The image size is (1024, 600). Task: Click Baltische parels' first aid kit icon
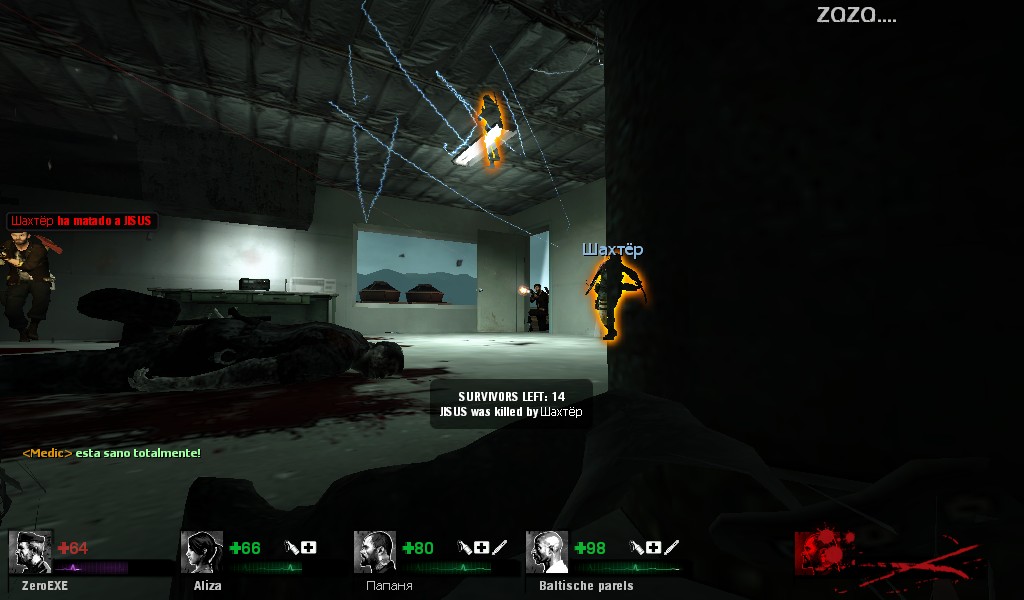click(x=653, y=547)
